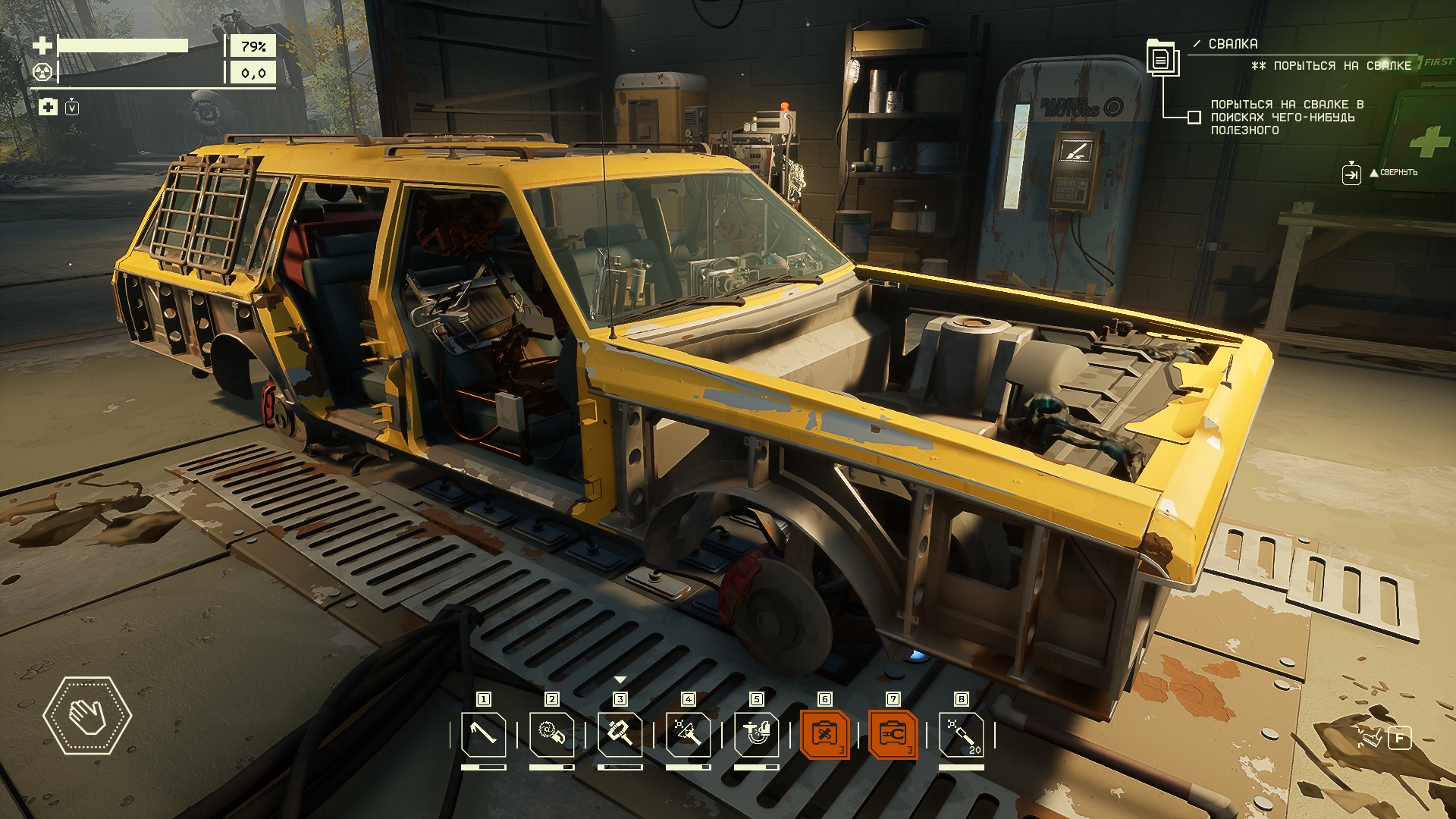Open the Свалка quest title

tap(1232, 44)
